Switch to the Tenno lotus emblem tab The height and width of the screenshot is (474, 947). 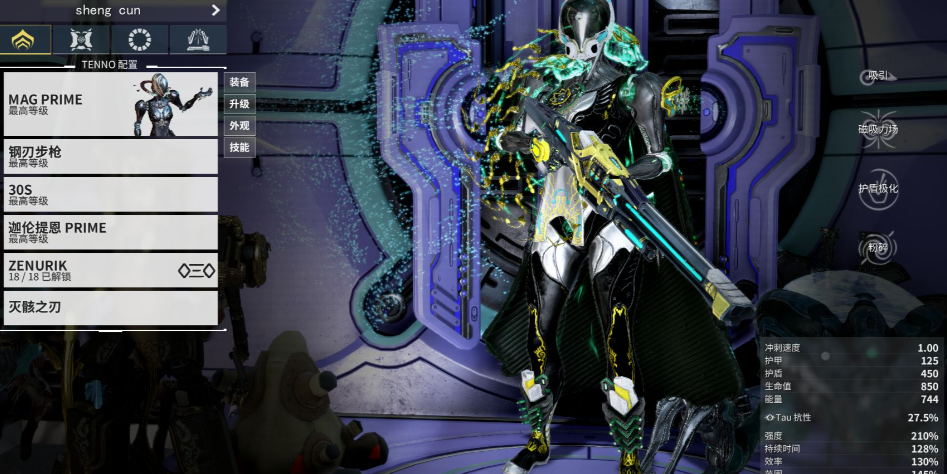[25, 40]
